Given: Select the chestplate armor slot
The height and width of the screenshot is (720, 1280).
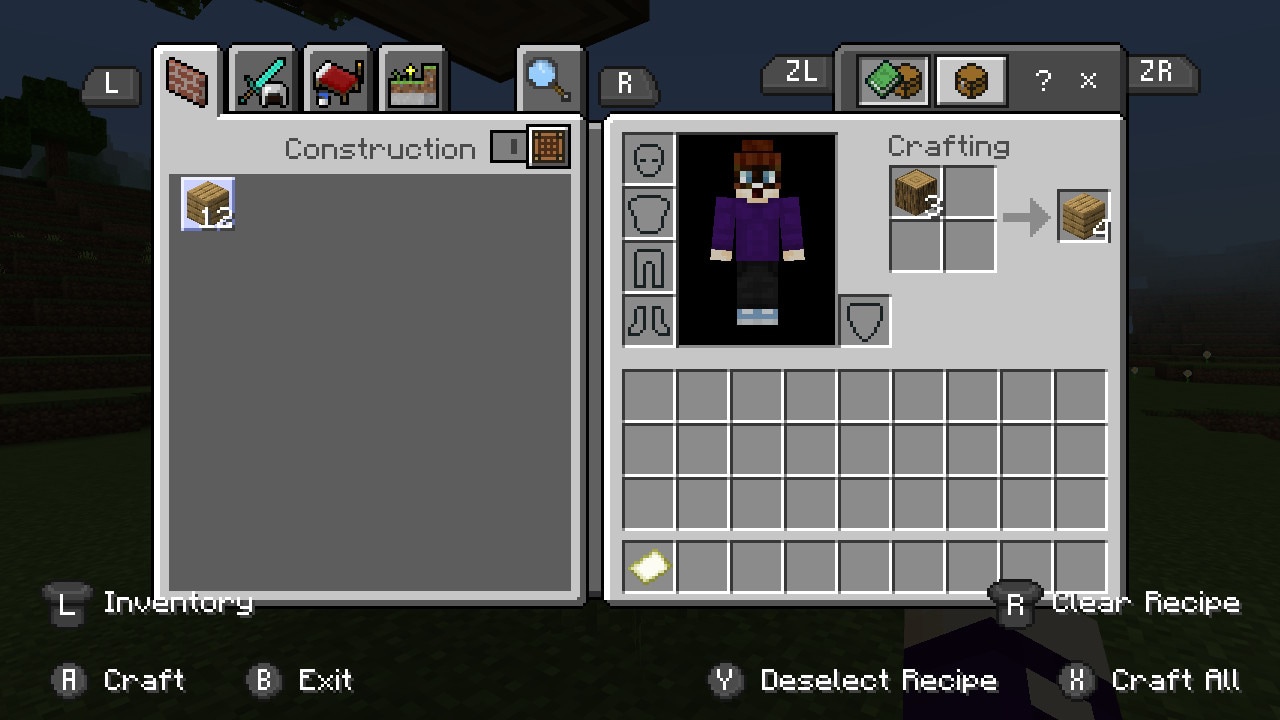Looking at the screenshot, I should pyautogui.click(x=649, y=214).
